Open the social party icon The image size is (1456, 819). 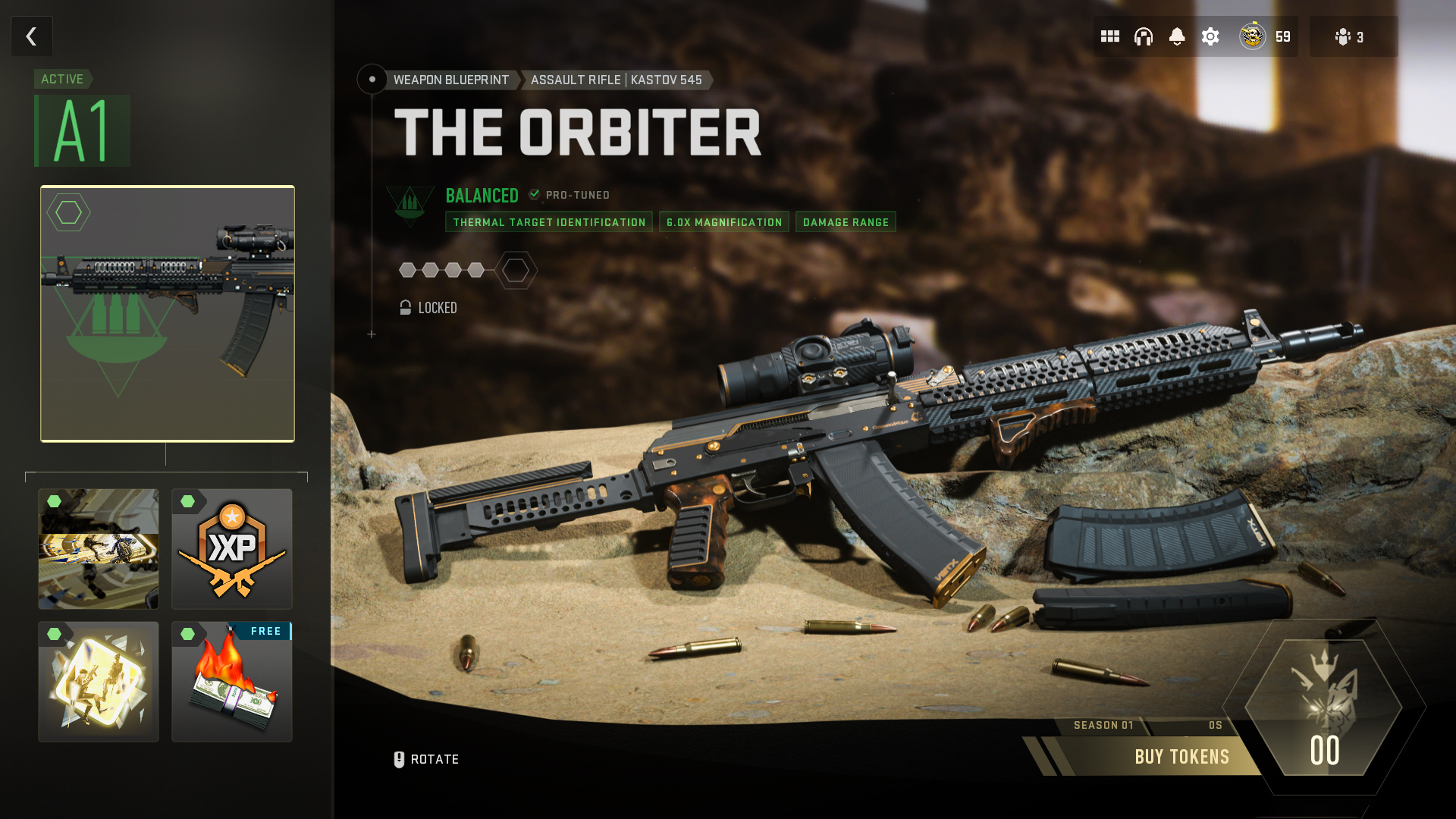click(x=1350, y=36)
